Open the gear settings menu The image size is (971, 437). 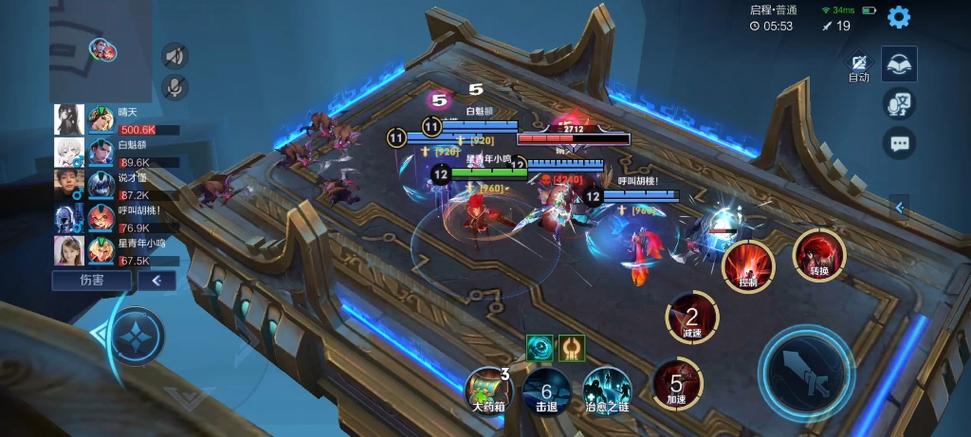click(x=898, y=17)
